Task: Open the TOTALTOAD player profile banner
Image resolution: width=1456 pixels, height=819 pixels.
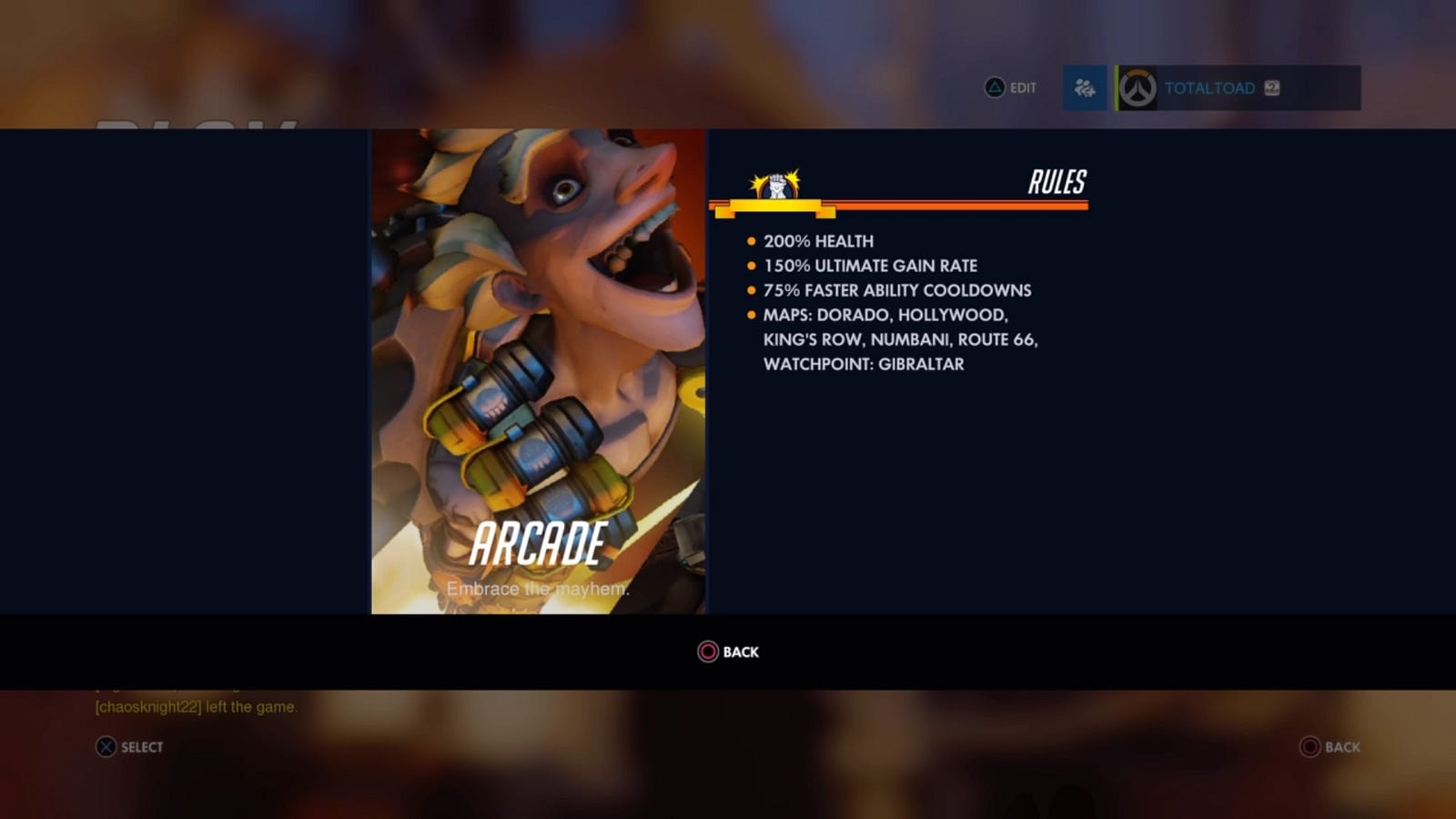Action: point(1238,88)
